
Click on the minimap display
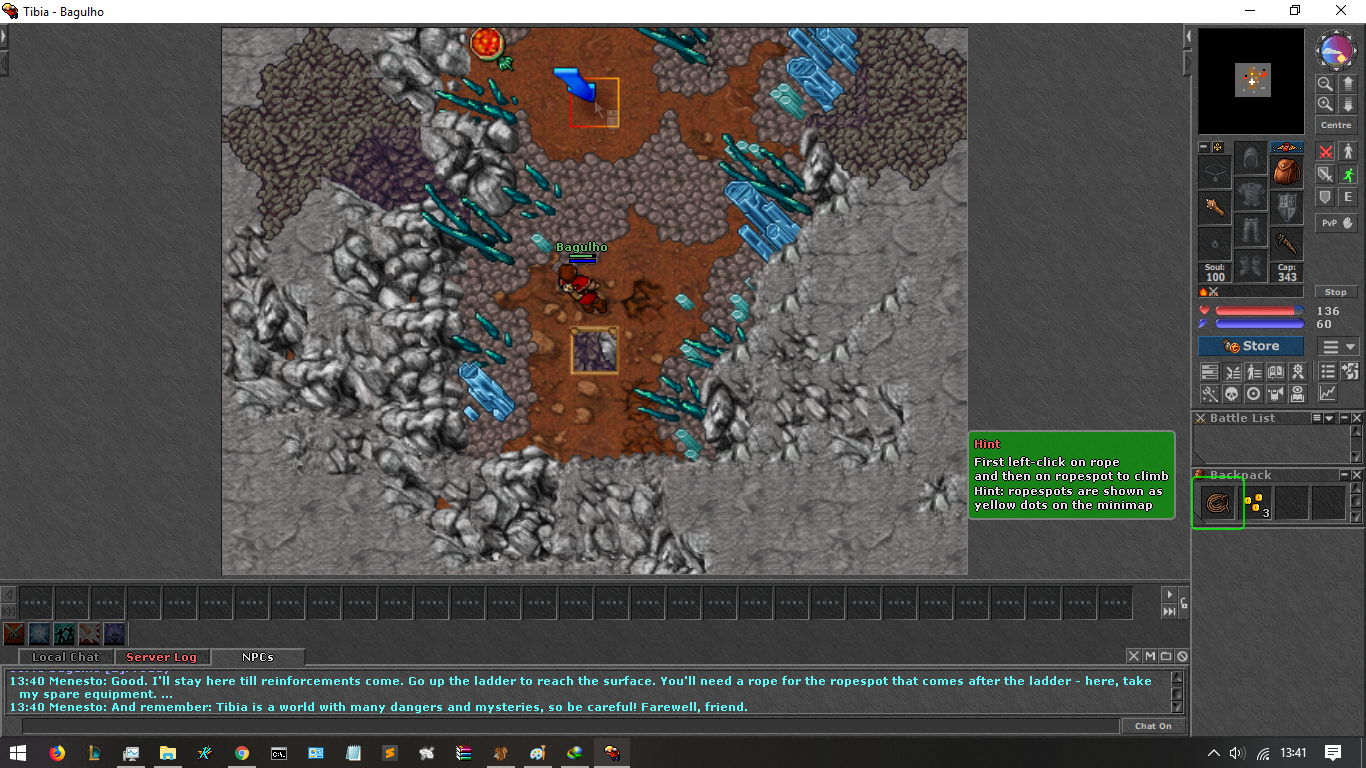(1251, 81)
